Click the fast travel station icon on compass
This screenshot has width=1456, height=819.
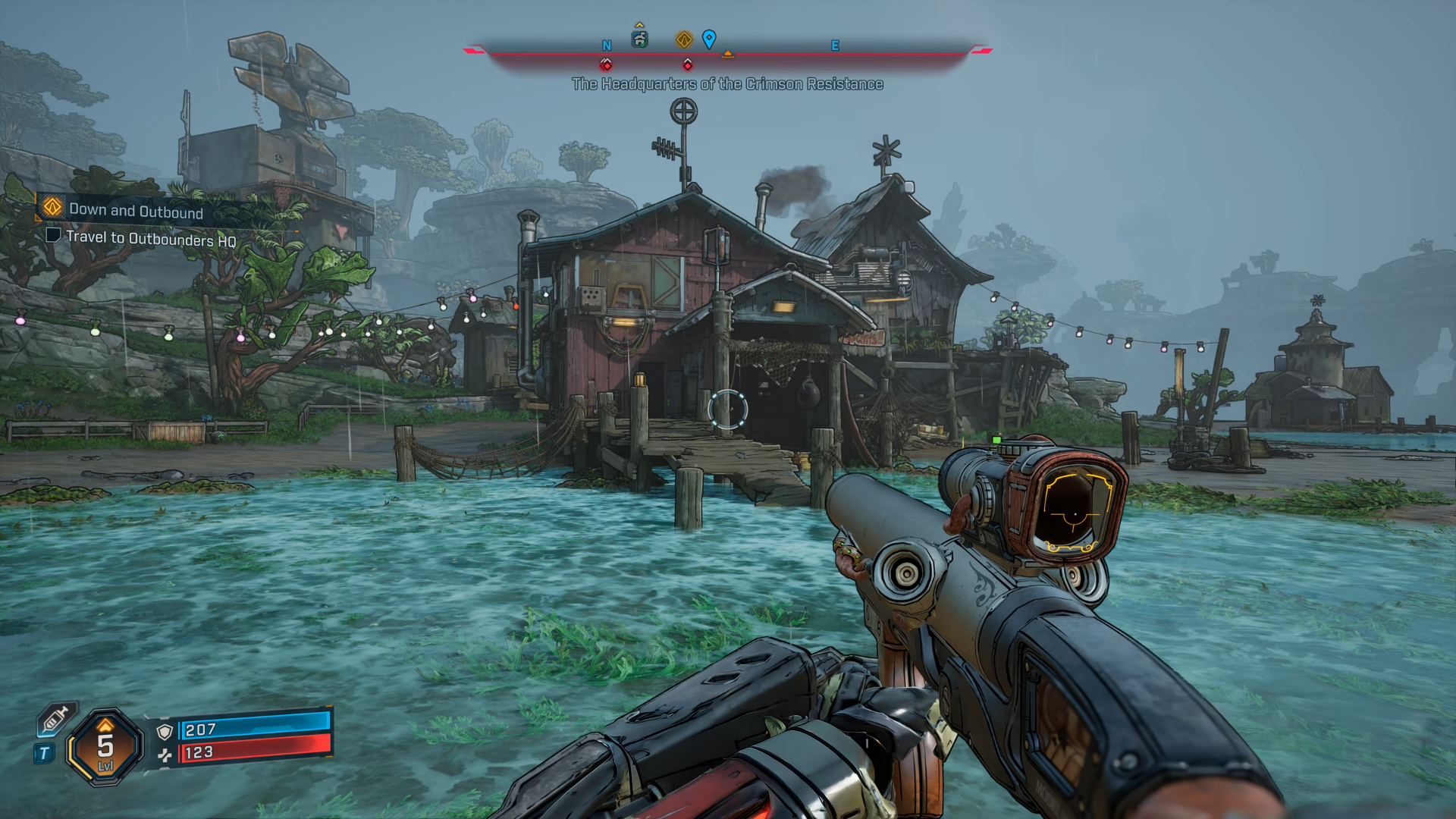click(x=639, y=40)
